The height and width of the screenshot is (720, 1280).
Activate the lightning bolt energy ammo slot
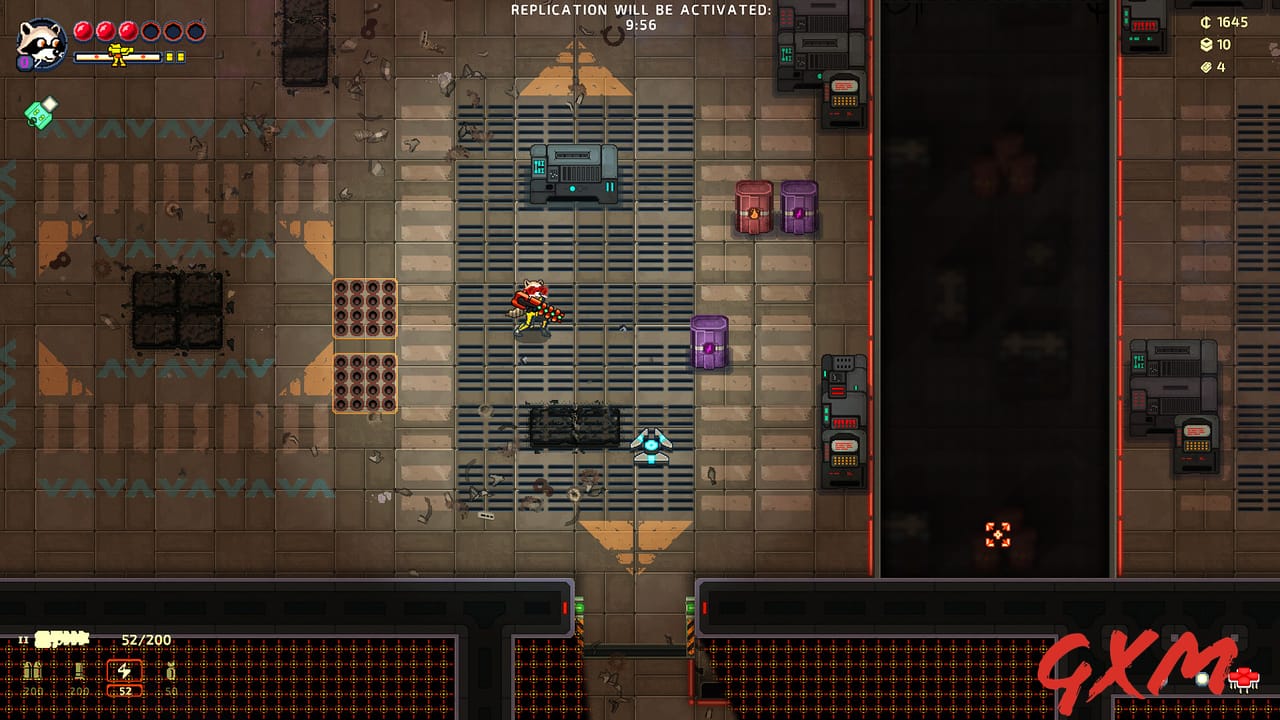125,671
